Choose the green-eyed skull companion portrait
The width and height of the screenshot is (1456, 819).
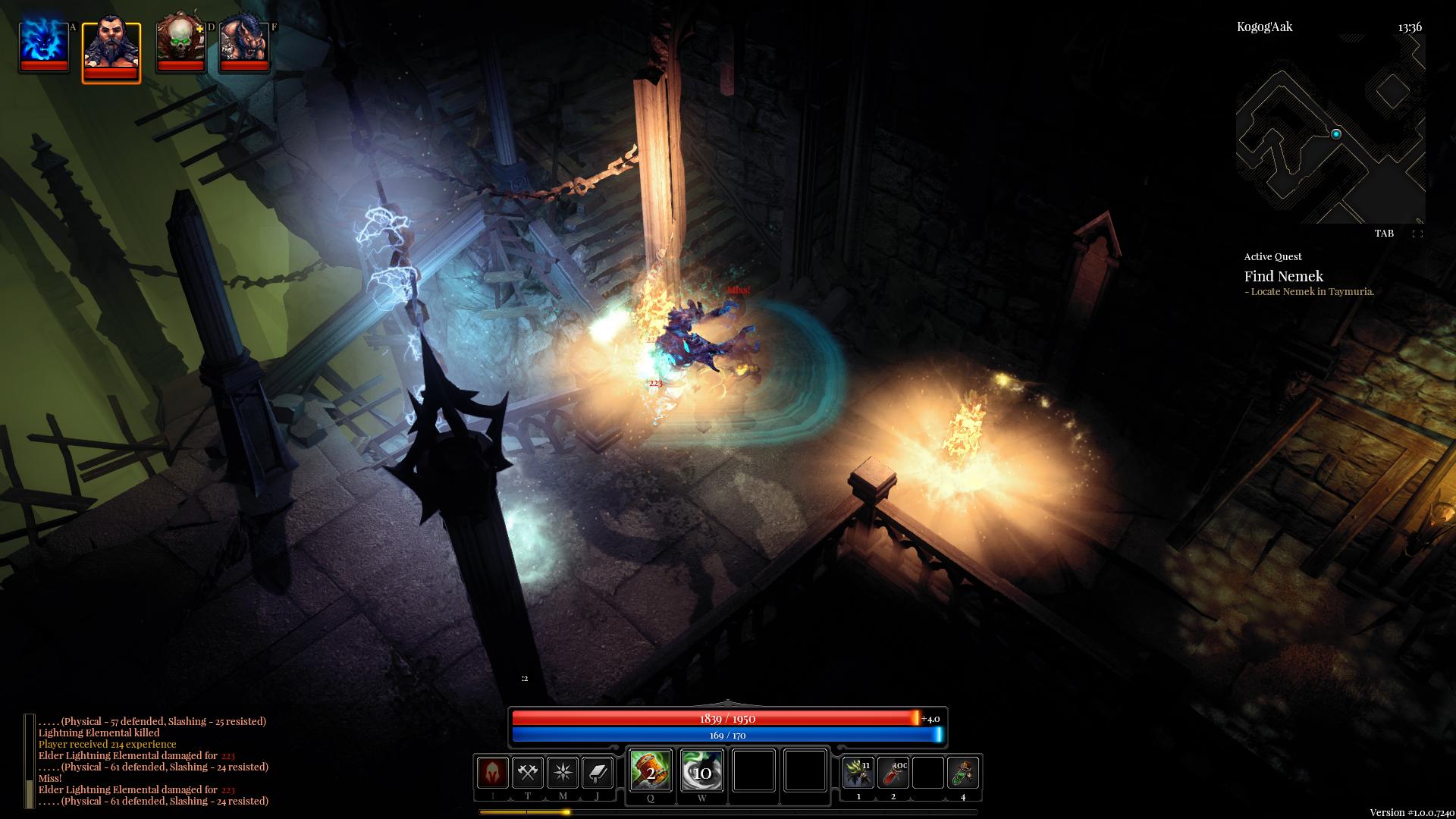coord(180,45)
